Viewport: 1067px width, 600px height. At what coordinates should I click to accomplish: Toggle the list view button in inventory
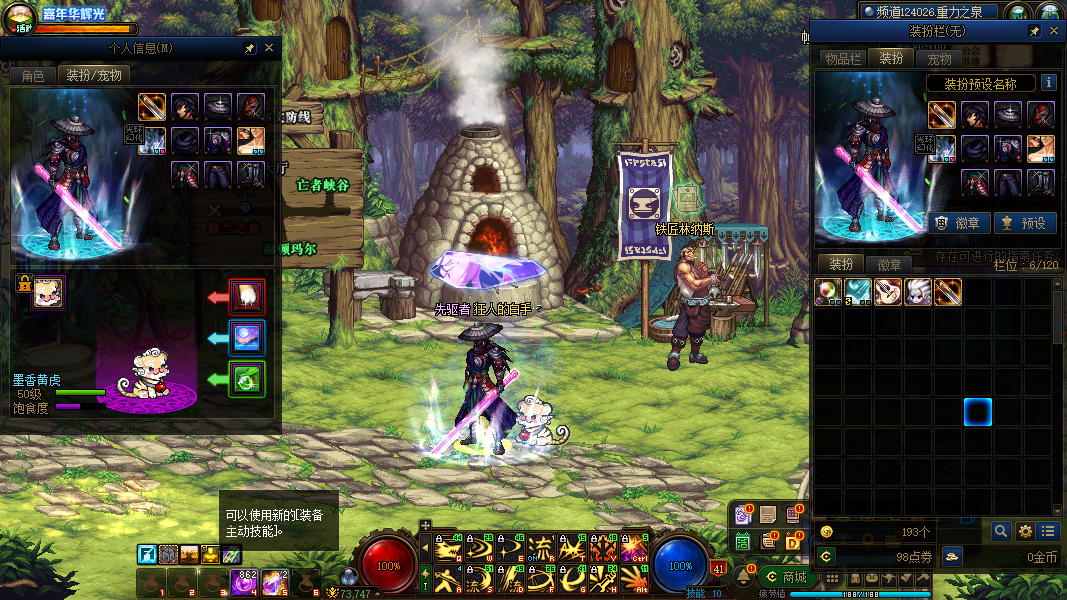coord(1048,532)
